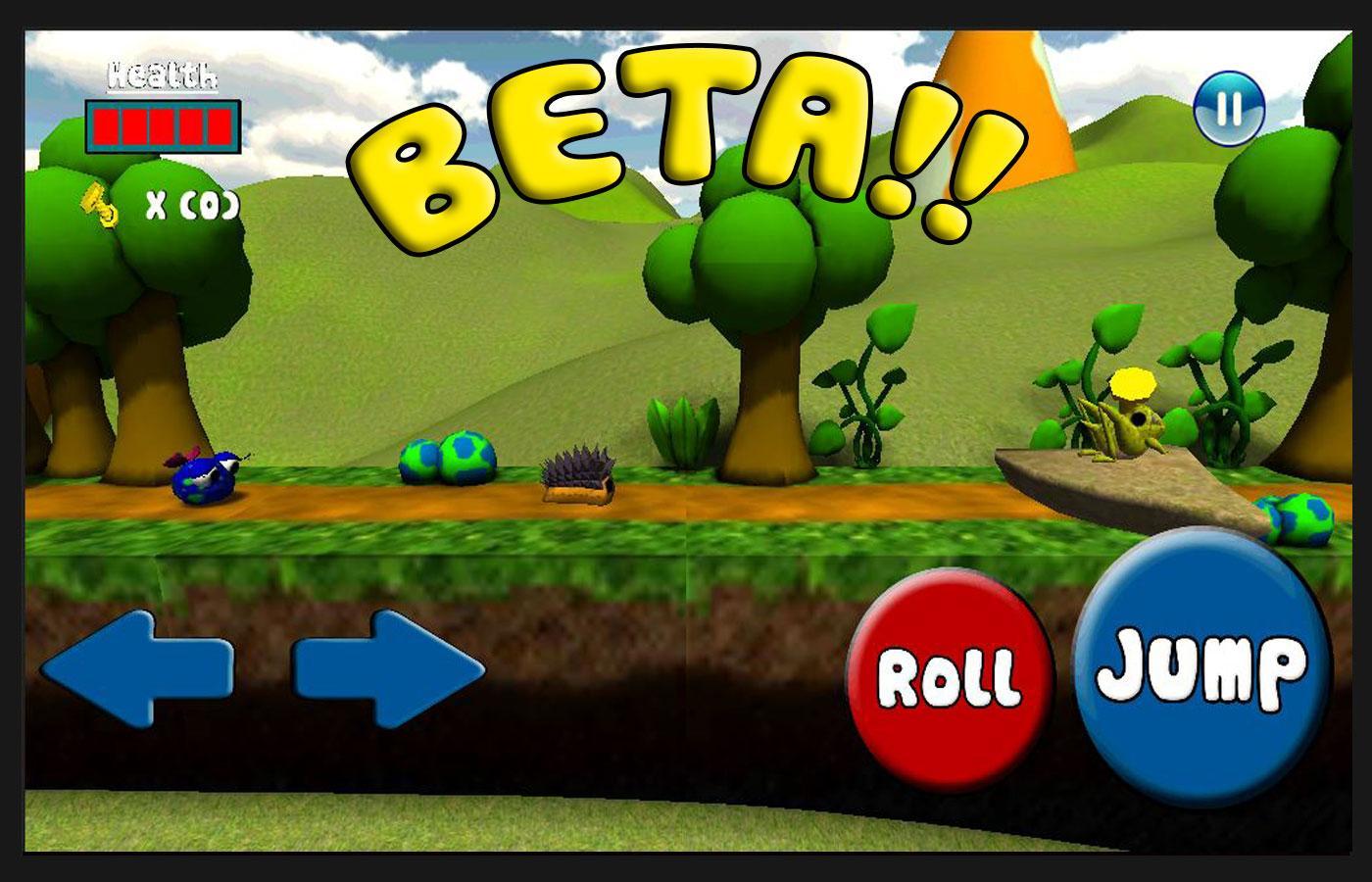Select the yellow flower above the bird
This screenshot has height=882, width=1372.
point(1134,384)
